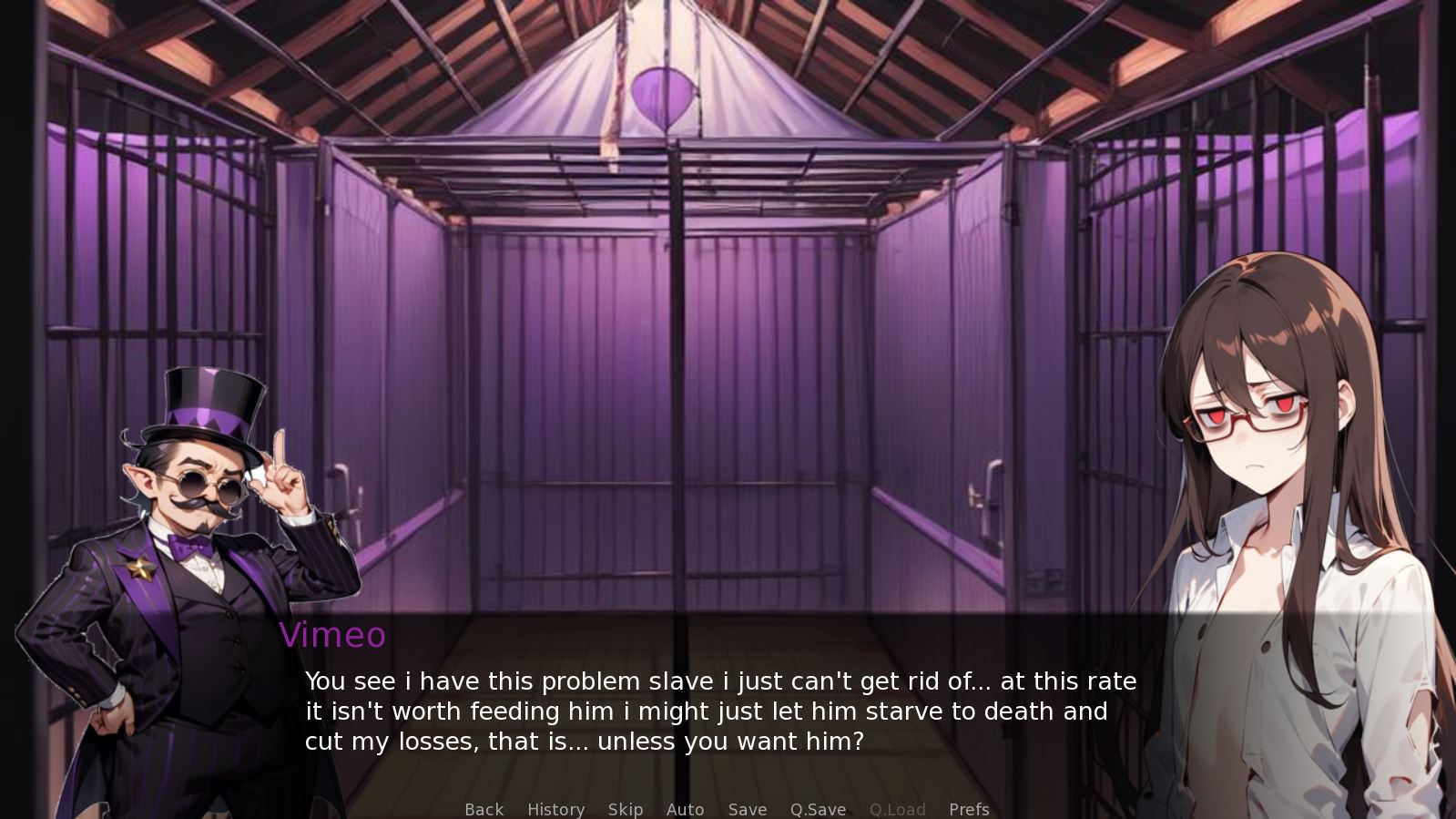Open the dialogue History log
Image resolution: width=1456 pixels, height=819 pixels.
[x=555, y=809]
